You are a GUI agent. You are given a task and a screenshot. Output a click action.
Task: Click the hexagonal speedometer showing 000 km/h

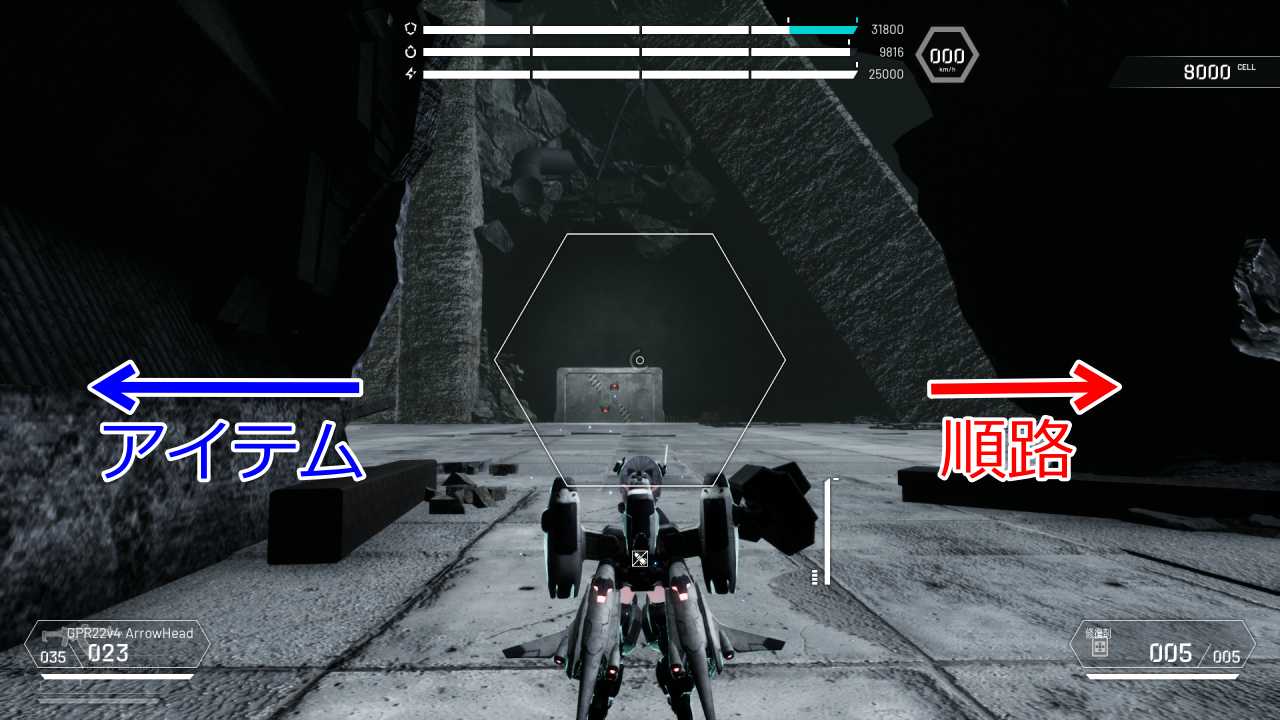coord(946,55)
